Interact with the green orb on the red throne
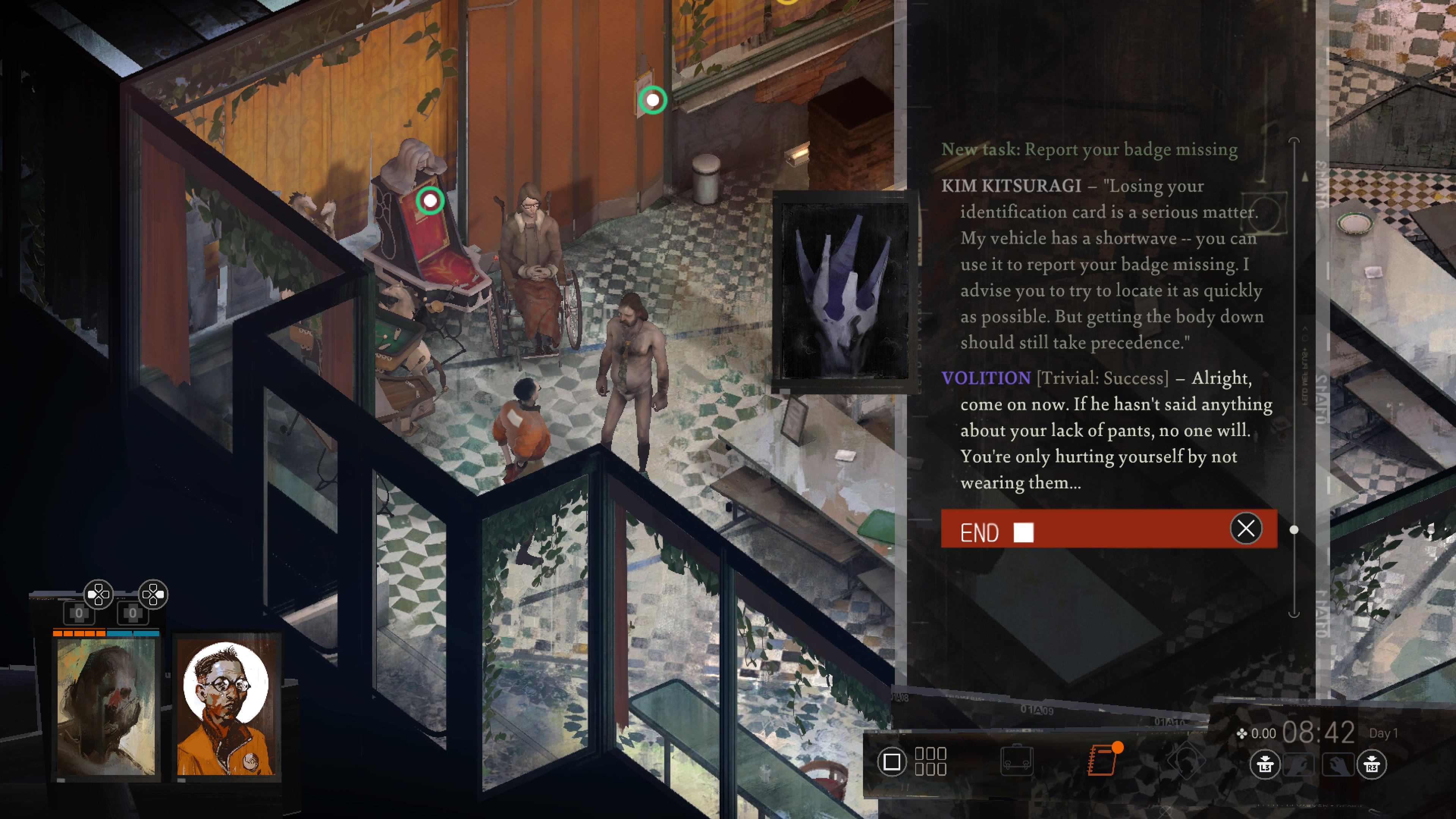Viewport: 1456px width, 819px height. tap(430, 200)
